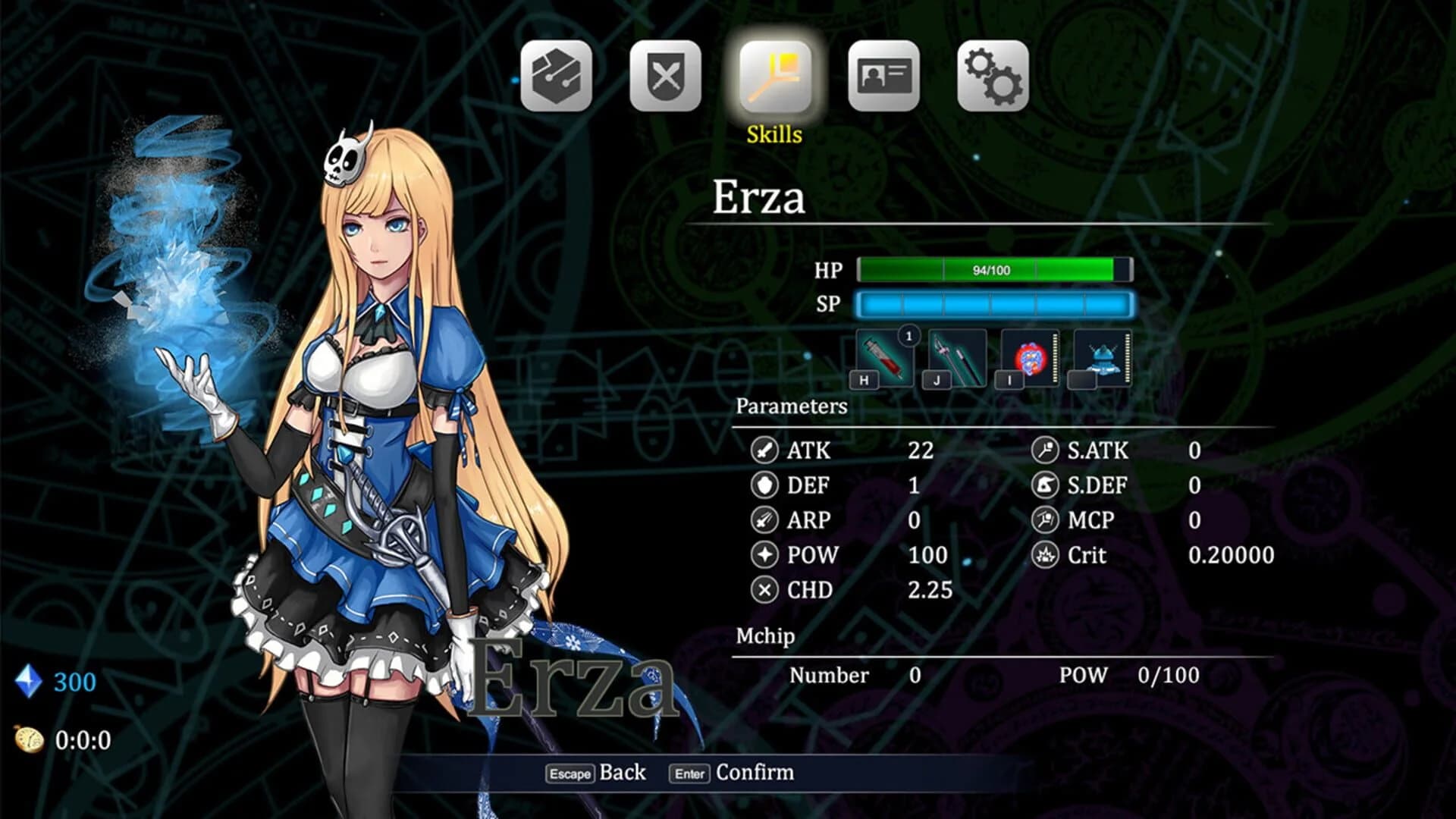Select the shield and swords equipment icon
1456x819 pixels.
point(666,74)
